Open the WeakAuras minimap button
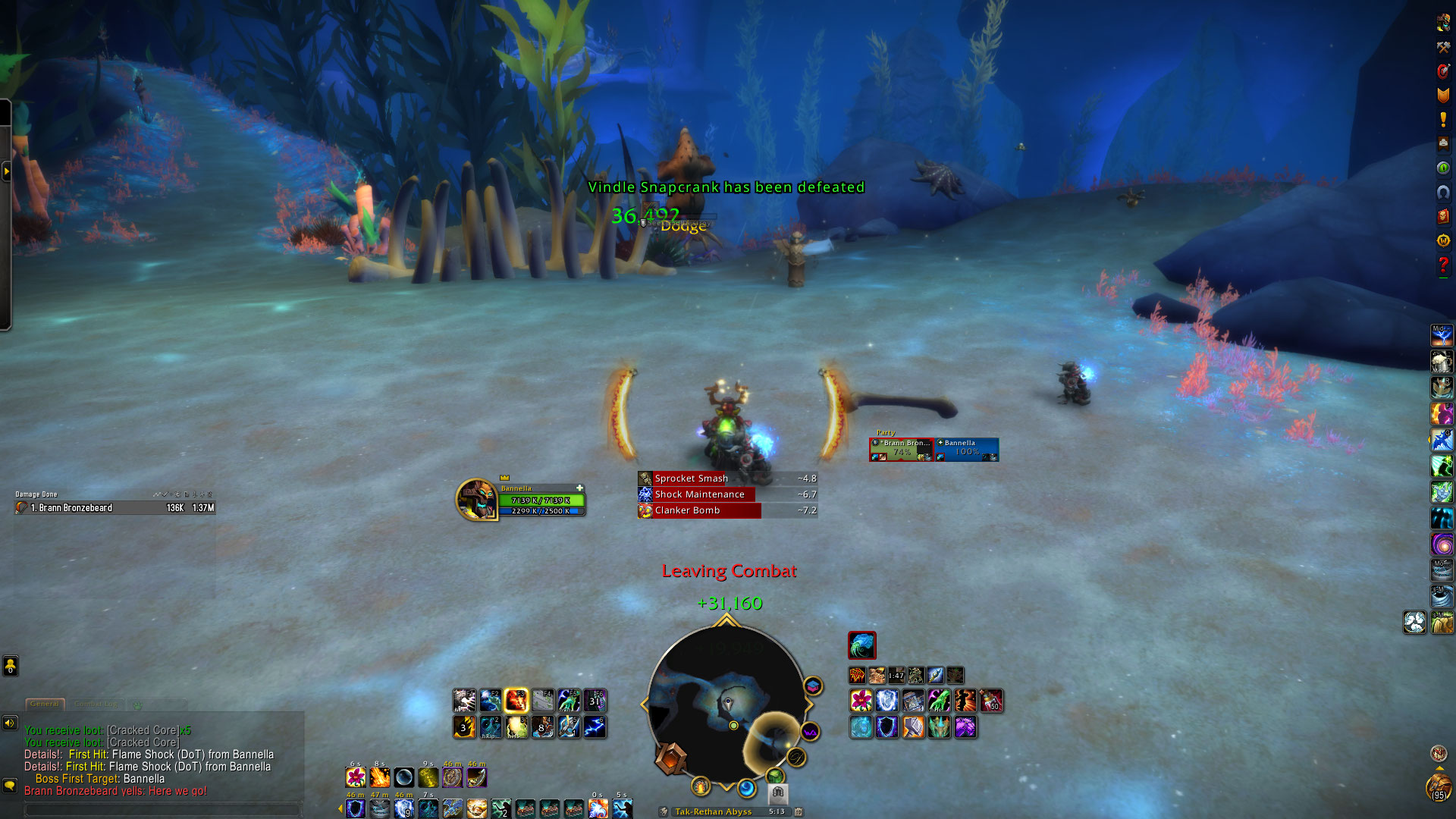This screenshot has width=1456, height=819. click(x=810, y=732)
